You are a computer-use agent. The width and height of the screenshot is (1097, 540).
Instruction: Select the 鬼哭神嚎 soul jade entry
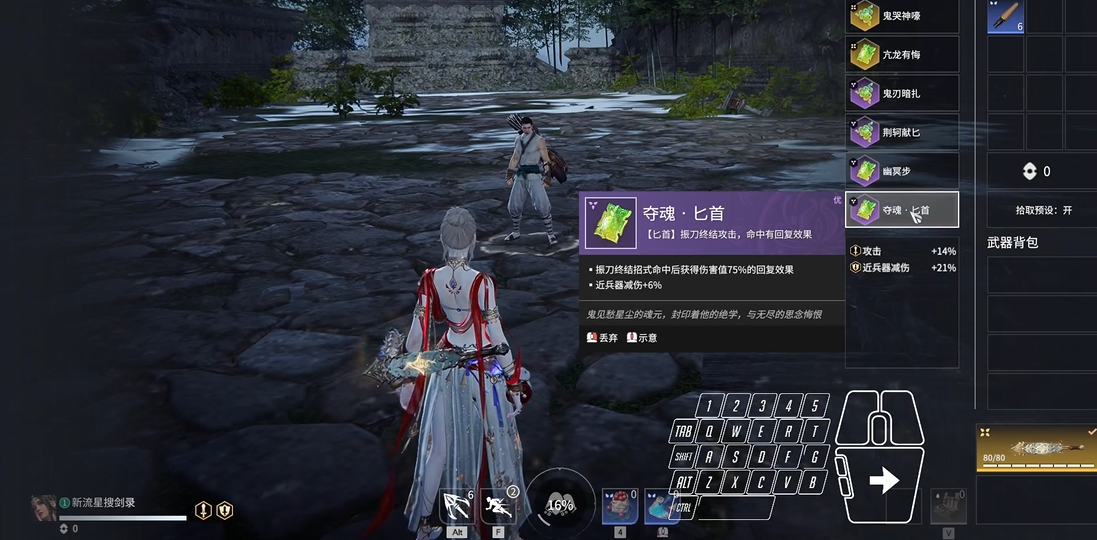click(902, 16)
